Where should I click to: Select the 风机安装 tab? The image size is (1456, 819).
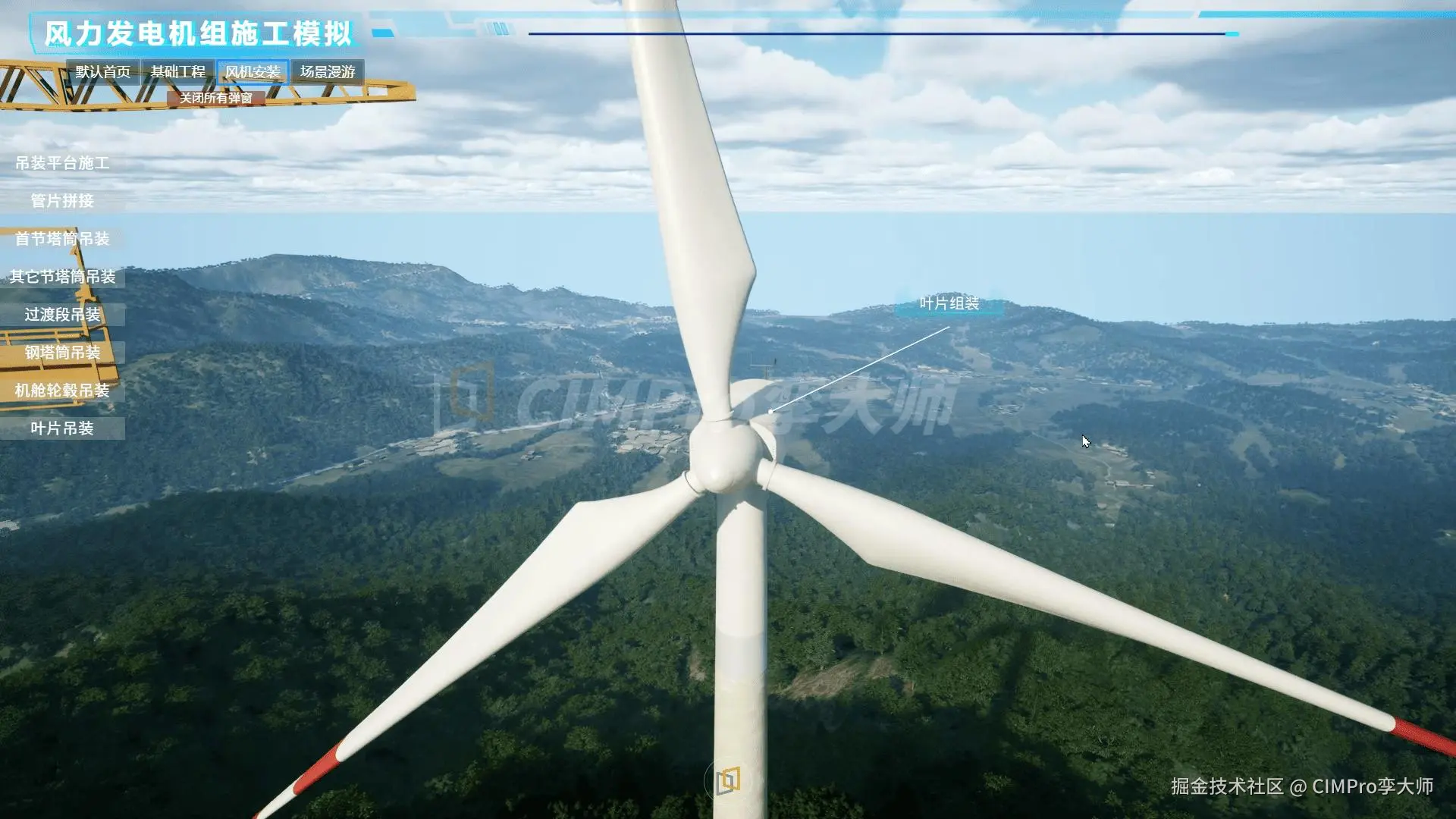click(253, 72)
